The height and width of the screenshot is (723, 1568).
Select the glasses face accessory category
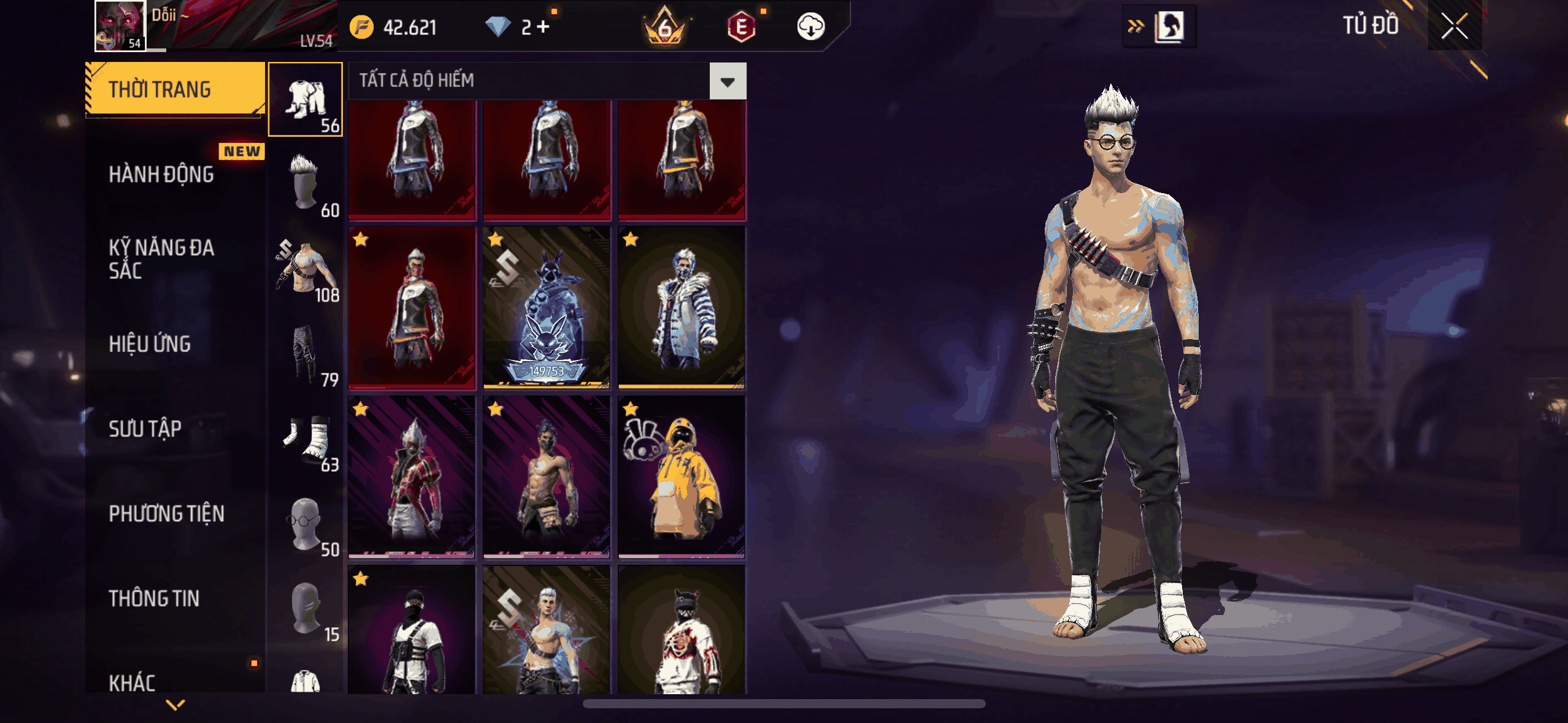[306, 523]
